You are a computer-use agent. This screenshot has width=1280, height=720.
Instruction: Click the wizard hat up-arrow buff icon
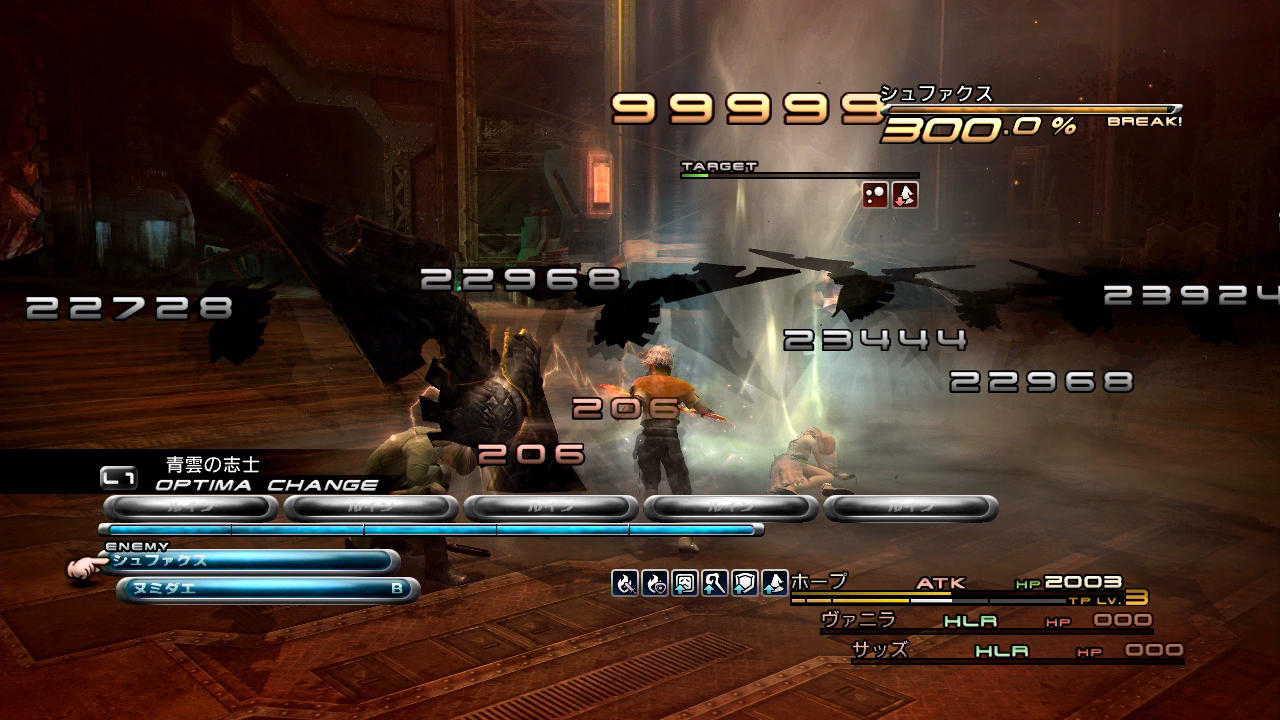coord(775,583)
